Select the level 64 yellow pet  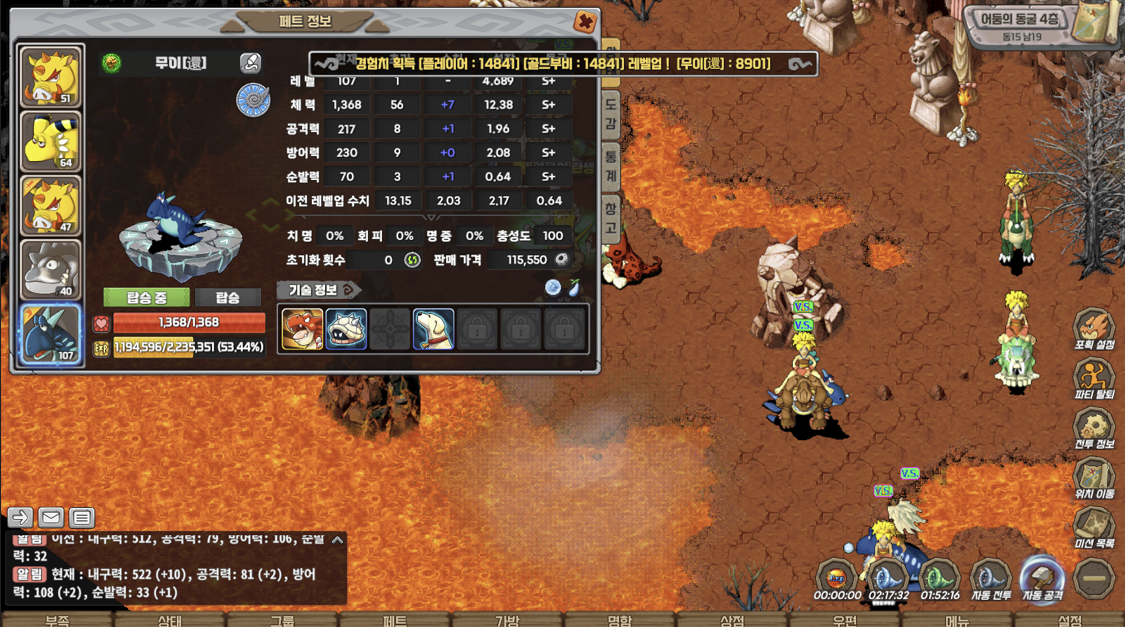tap(51, 142)
